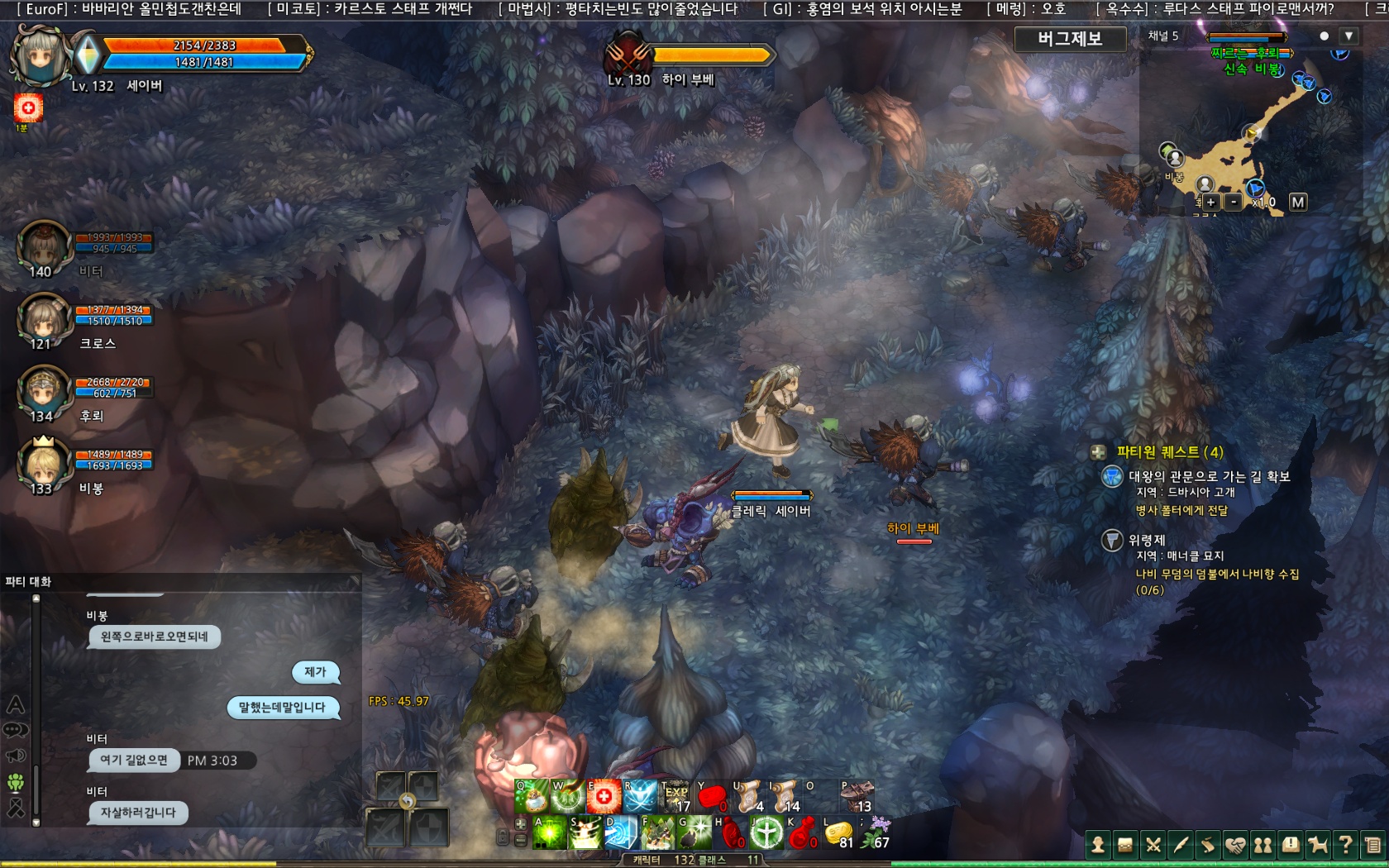Use the gold coin item in slot L
Viewport: 1389px width, 868px height.
838,833
